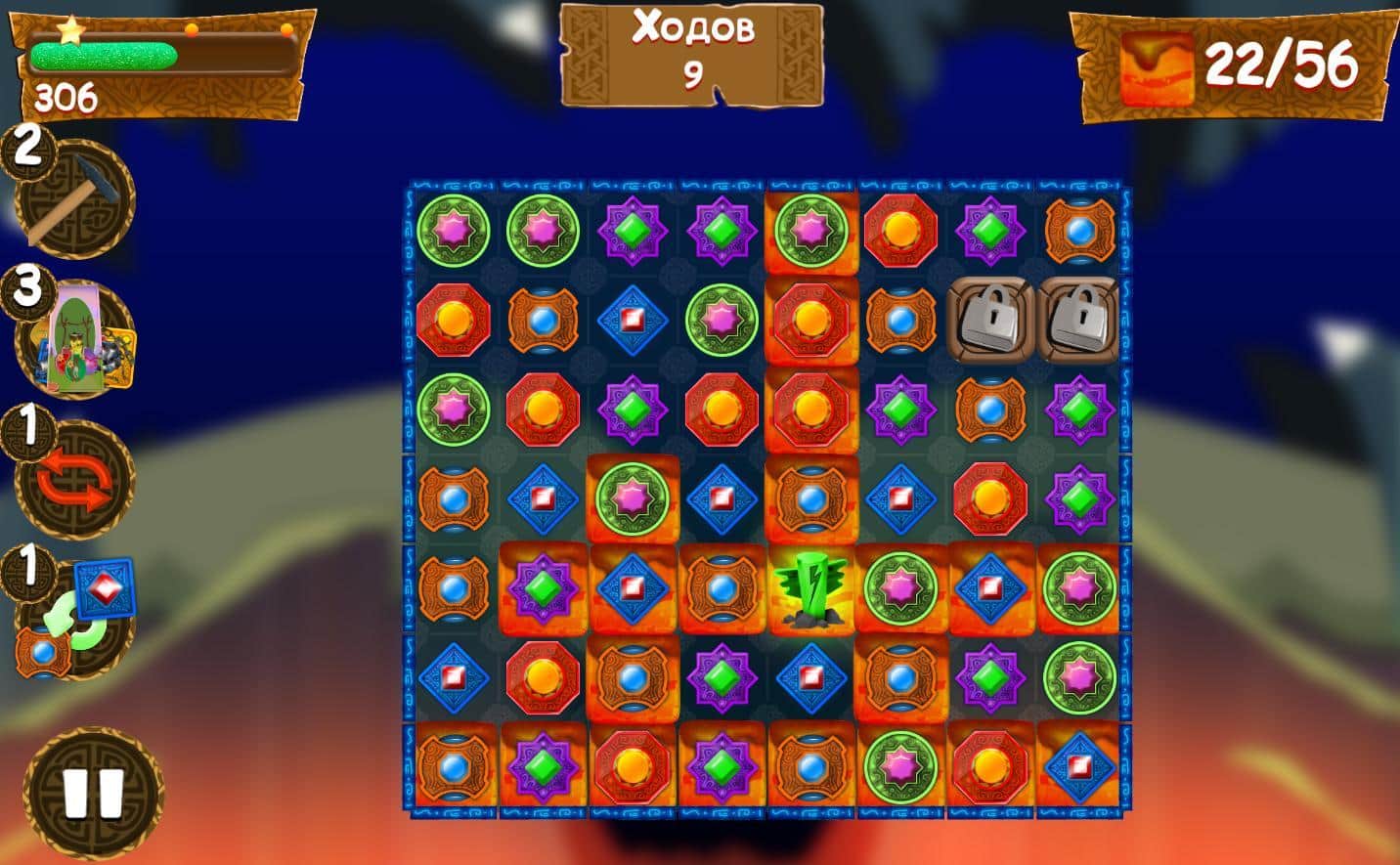
Task: Use the red arrows shuffle booster
Action: pyautogui.click(x=74, y=481)
